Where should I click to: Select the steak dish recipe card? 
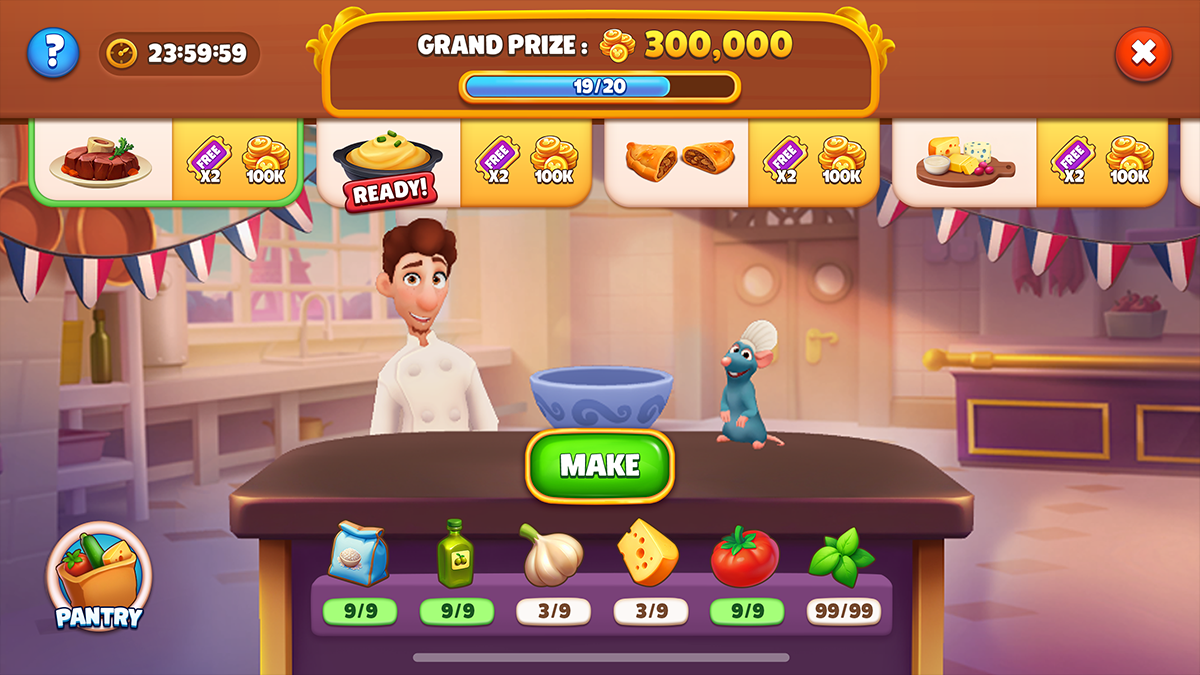click(166, 160)
